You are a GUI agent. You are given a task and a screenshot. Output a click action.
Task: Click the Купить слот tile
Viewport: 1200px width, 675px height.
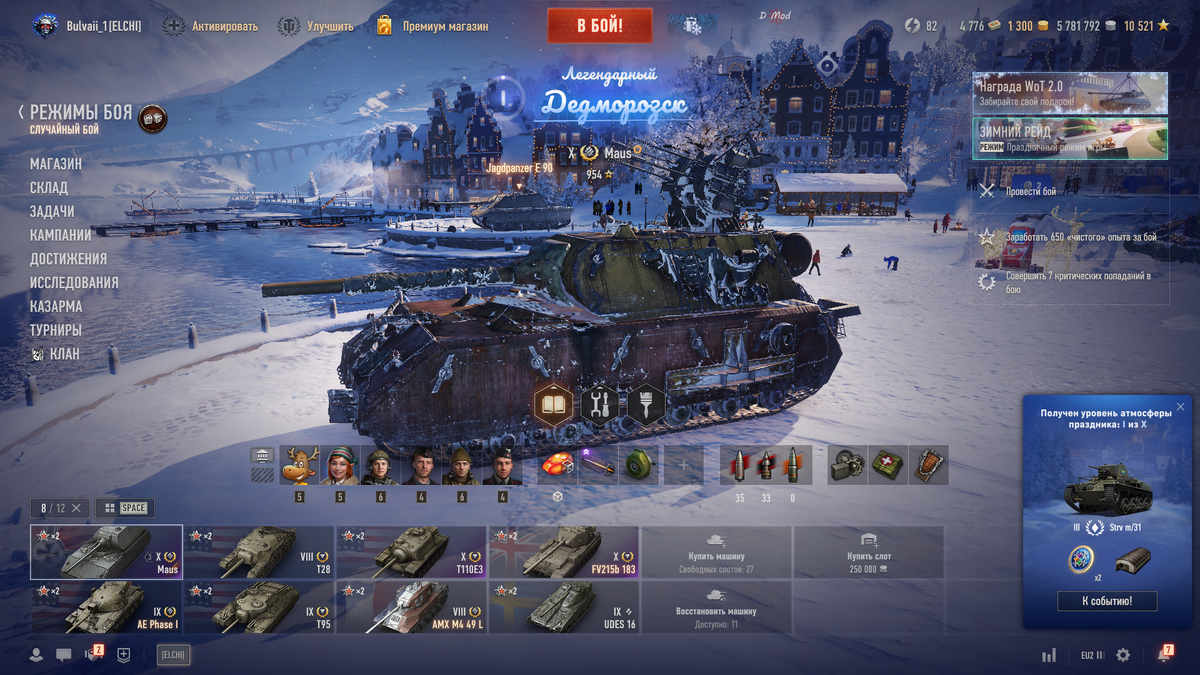click(868, 552)
